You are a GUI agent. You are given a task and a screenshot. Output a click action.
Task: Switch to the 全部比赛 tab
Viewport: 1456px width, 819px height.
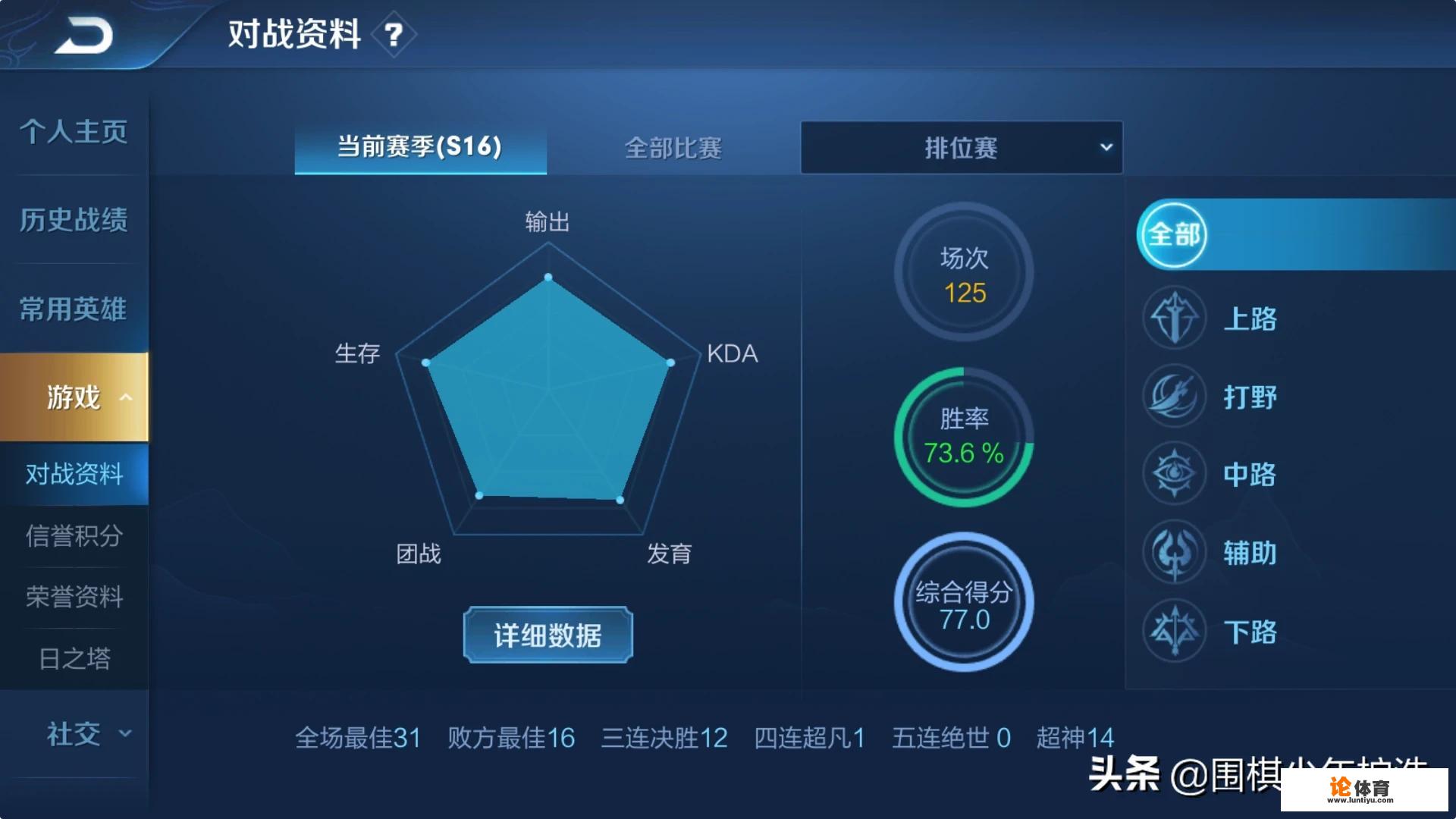pos(673,149)
